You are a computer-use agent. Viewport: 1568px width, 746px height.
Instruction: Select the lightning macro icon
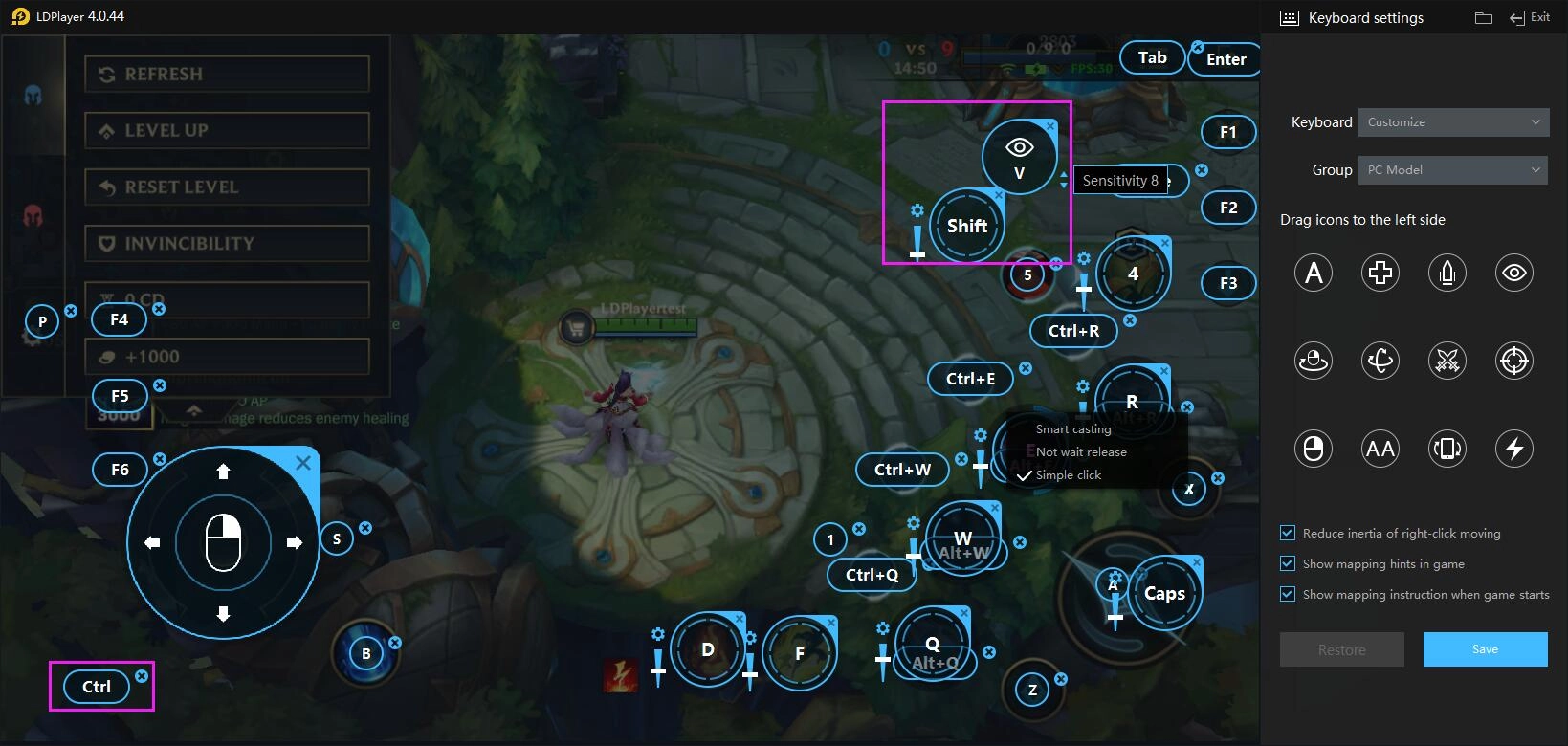click(x=1513, y=448)
